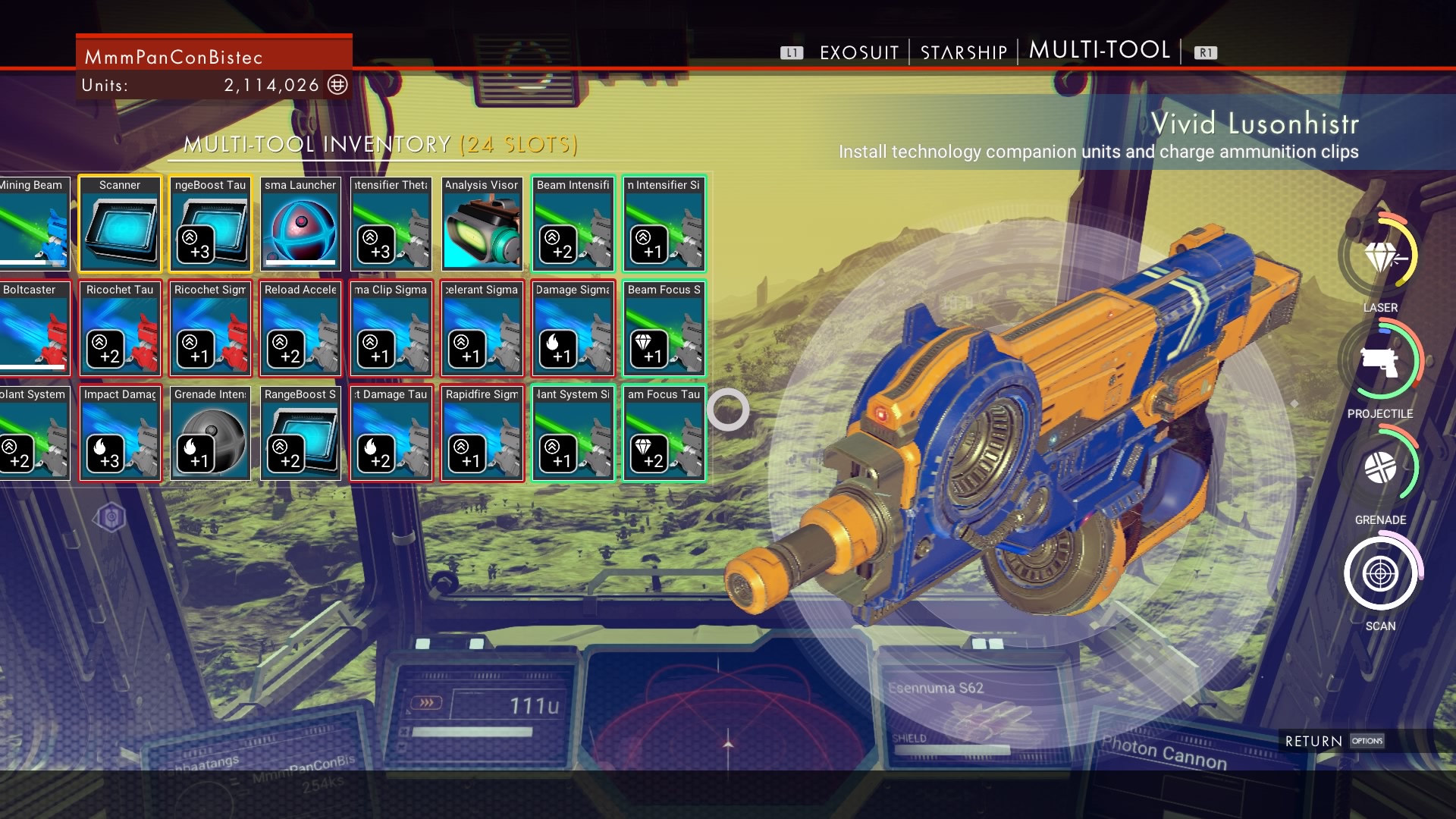Select the Multi-Tool tab
The width and height of the screenshot is (1456, 819).
click(1099, 50)
